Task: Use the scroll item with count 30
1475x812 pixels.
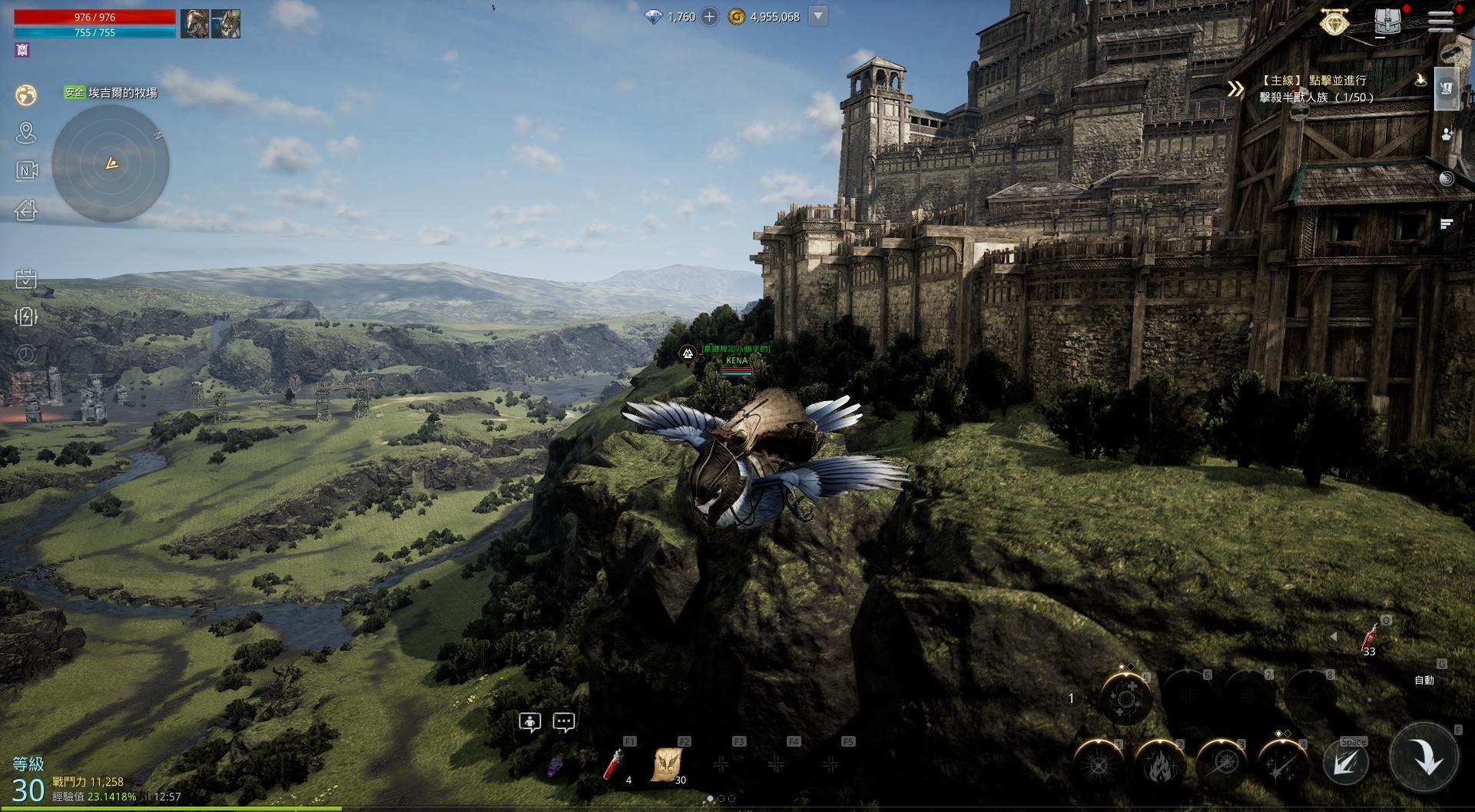Action: tap(667, 765)
